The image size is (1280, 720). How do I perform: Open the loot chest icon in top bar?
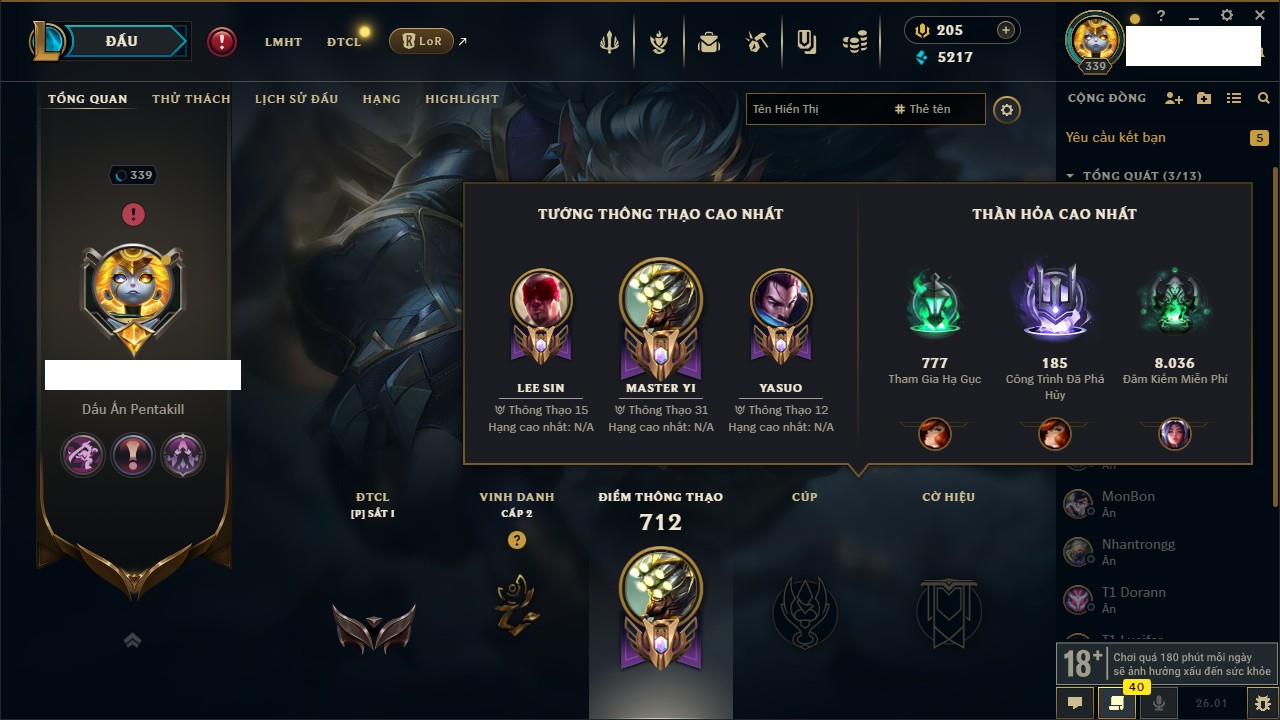709,42
